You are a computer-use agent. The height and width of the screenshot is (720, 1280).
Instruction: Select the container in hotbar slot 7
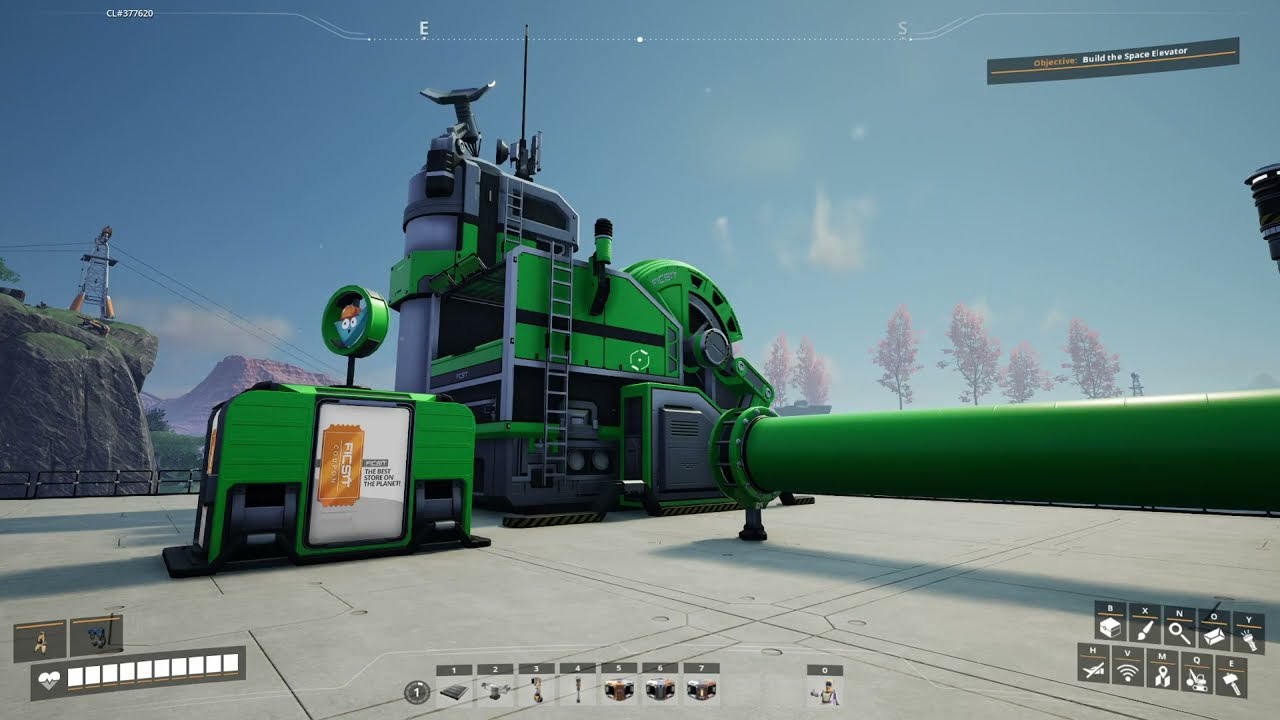pos(701,691)
